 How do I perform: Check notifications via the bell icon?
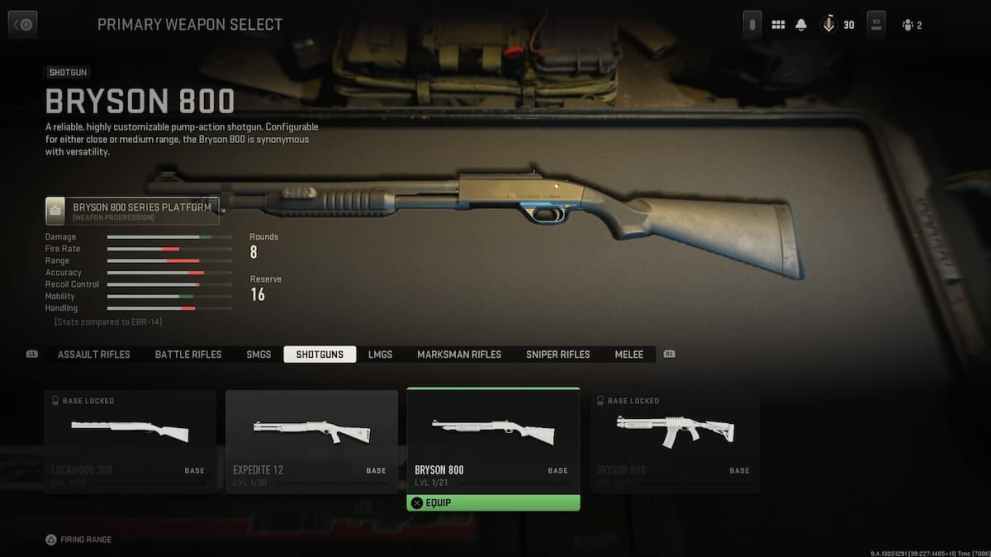point(801,25)
